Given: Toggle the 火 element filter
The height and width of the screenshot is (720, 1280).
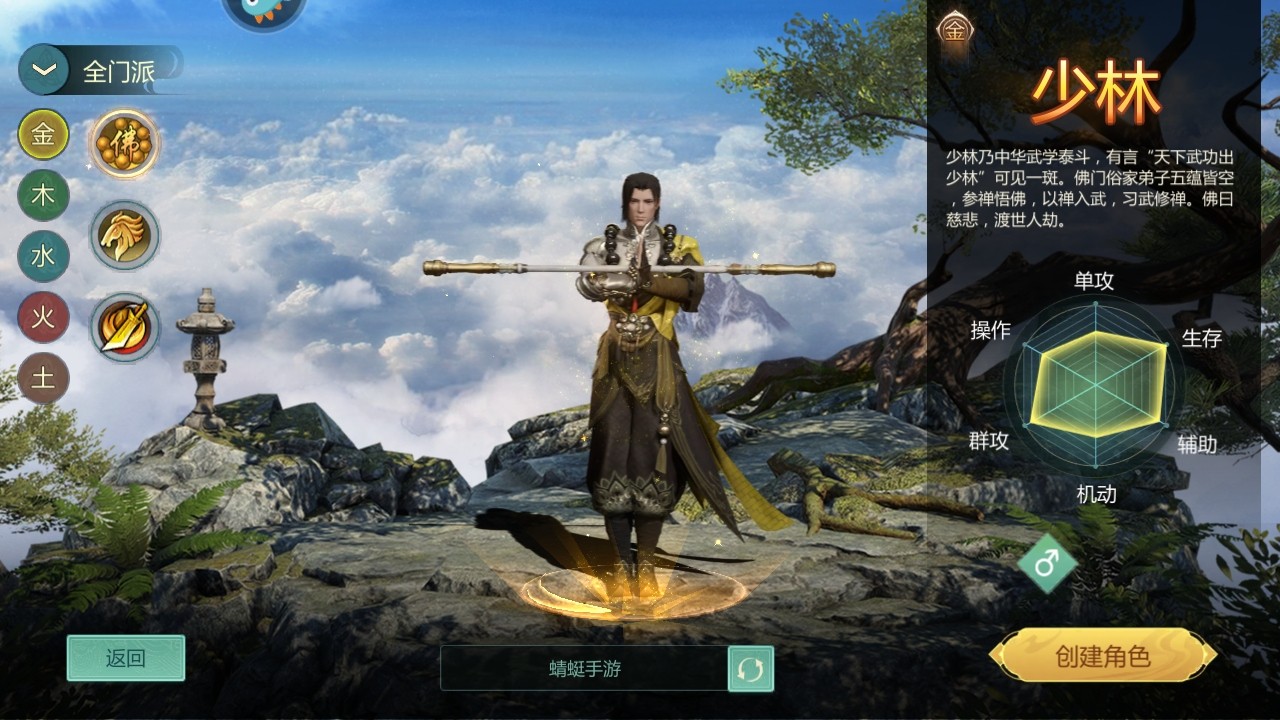Looking at the screenshot, I should [42, 318].
